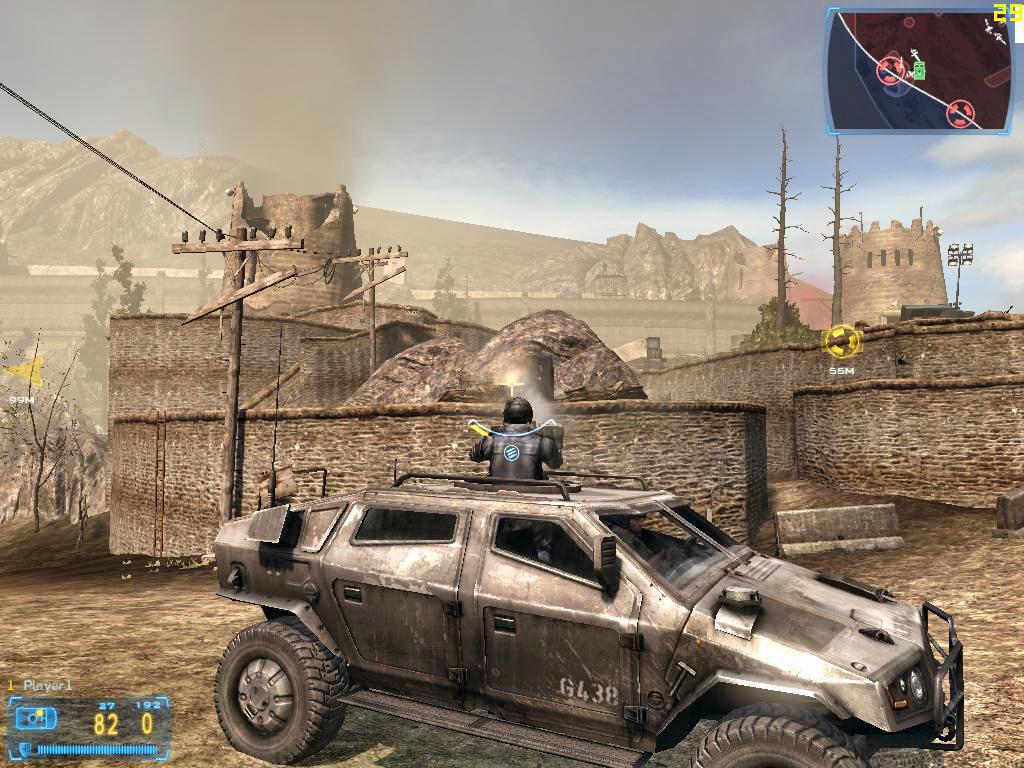Viewport: 1024px width, 768px height.
Task: Click the radar minimap
Action: (x=918, y=70)
